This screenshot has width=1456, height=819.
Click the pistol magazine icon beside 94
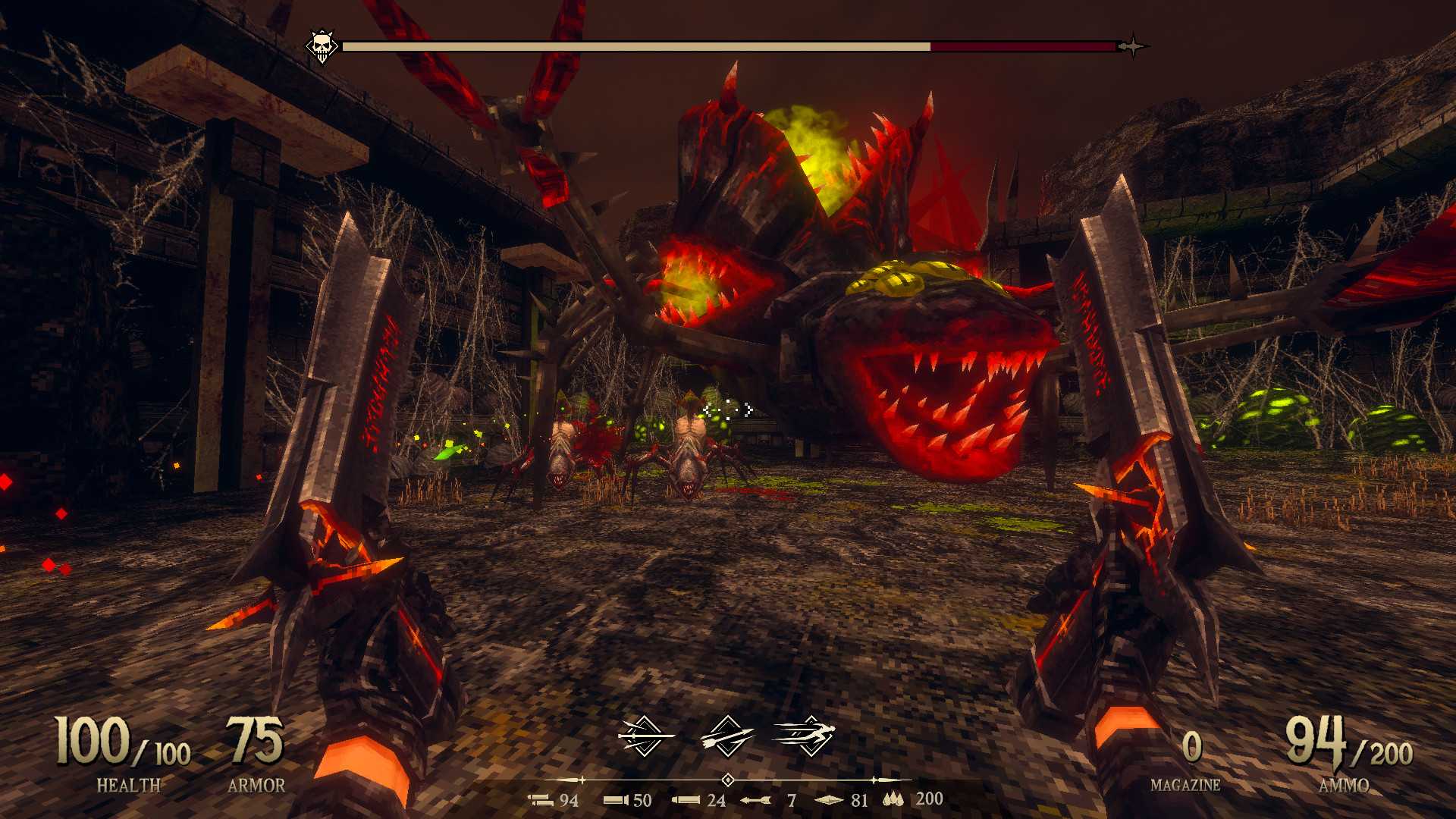[x=538, y=800]
